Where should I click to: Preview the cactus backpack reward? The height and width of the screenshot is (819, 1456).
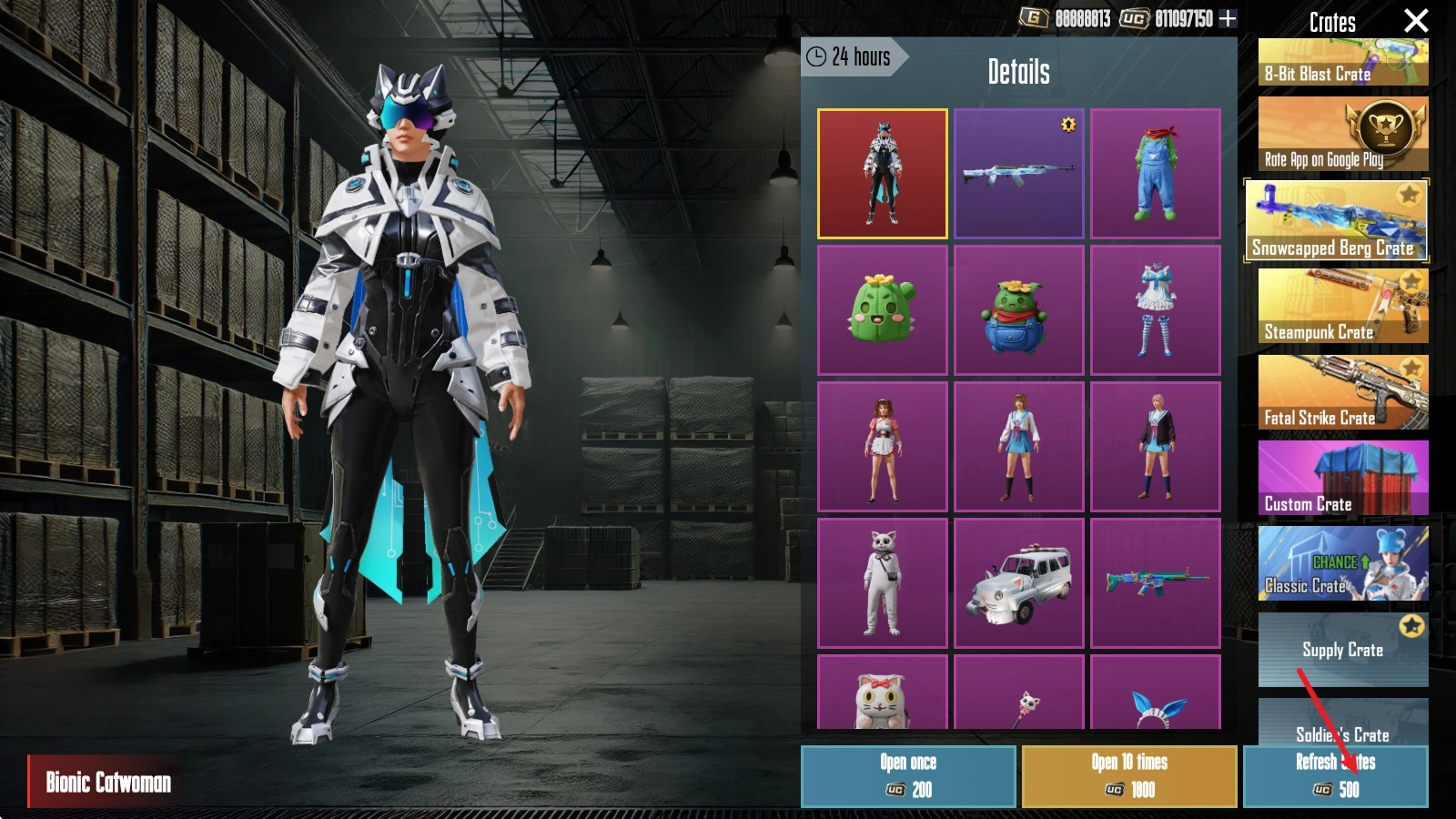click(1019, 310)
